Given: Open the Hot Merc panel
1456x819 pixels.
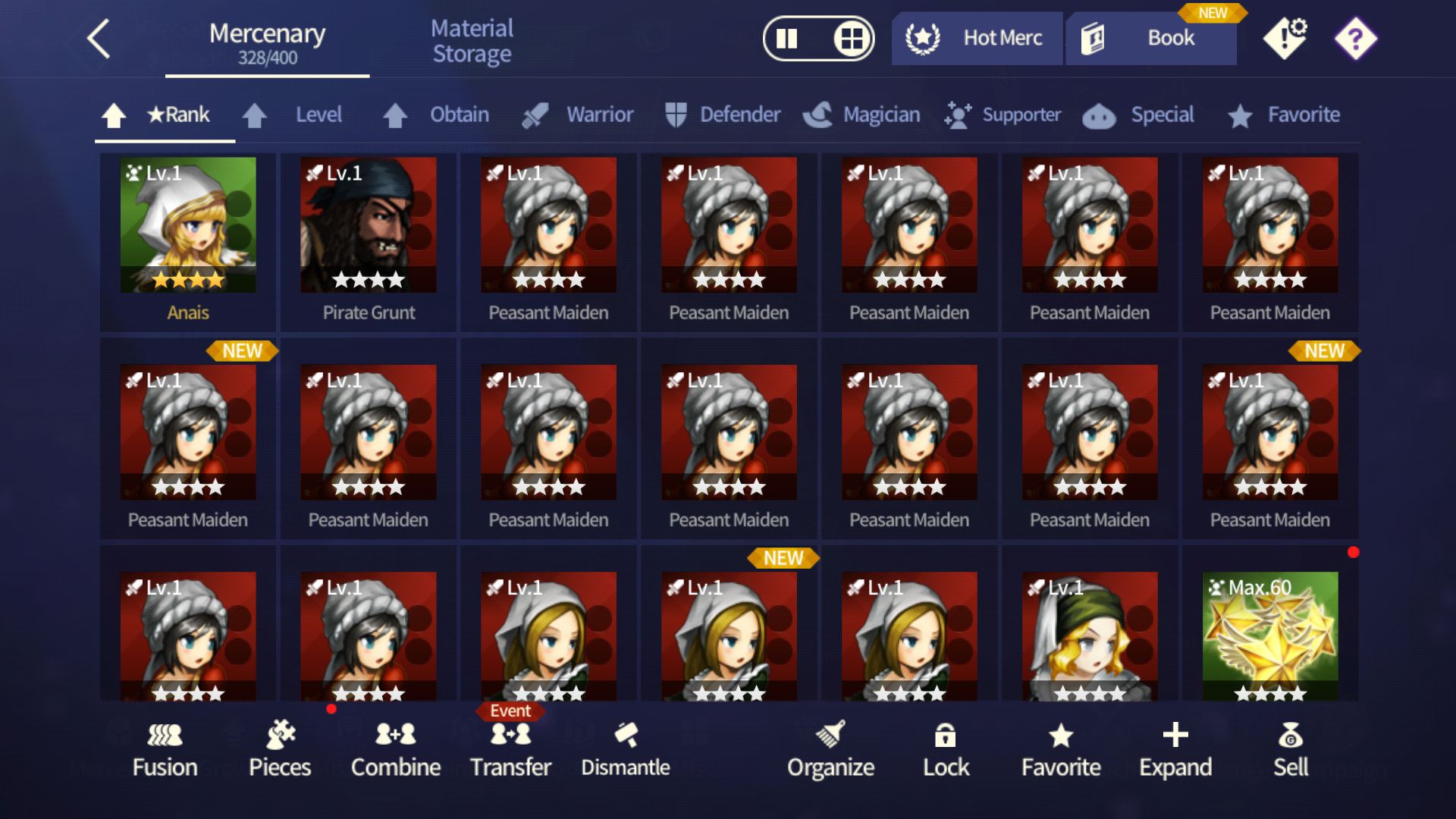Looking at the screenshot, I should point(977,38).
